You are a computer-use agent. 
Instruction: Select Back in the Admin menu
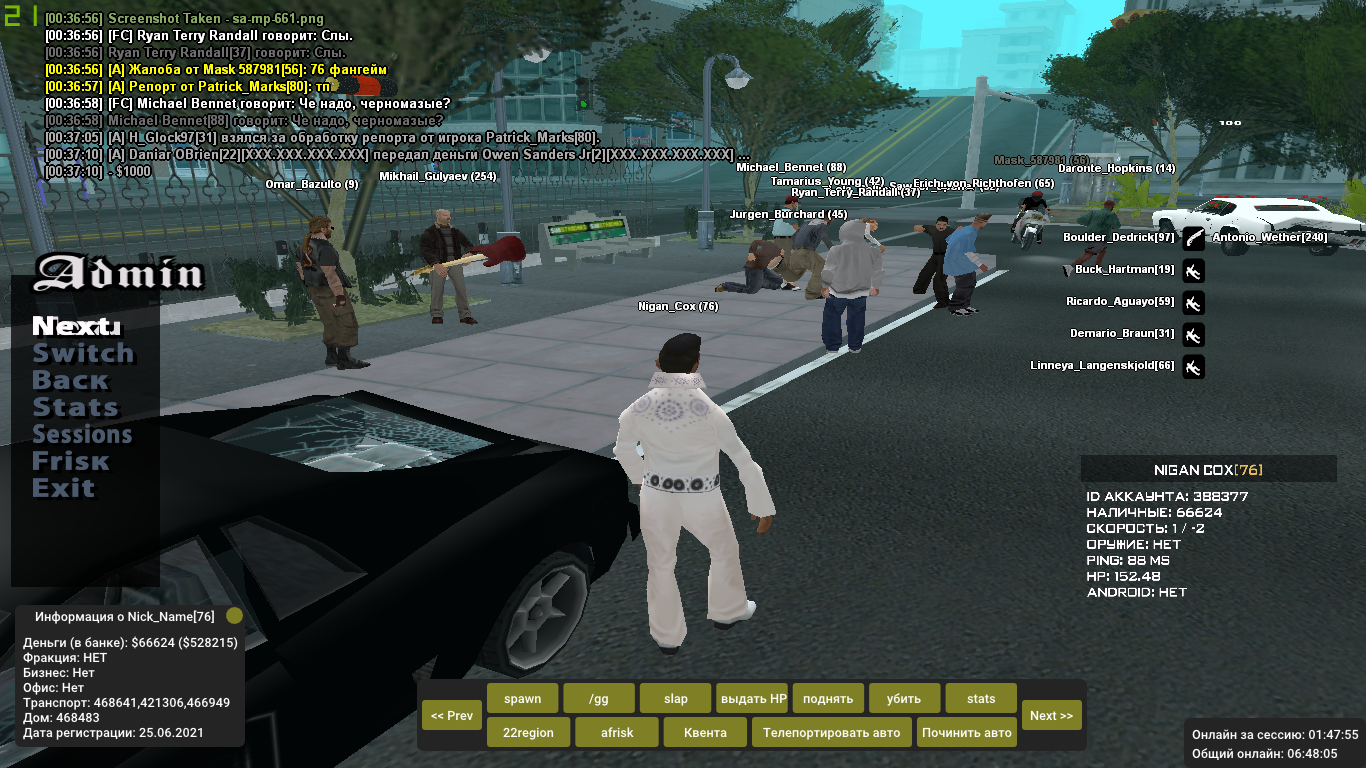click(x=70, y=381)
